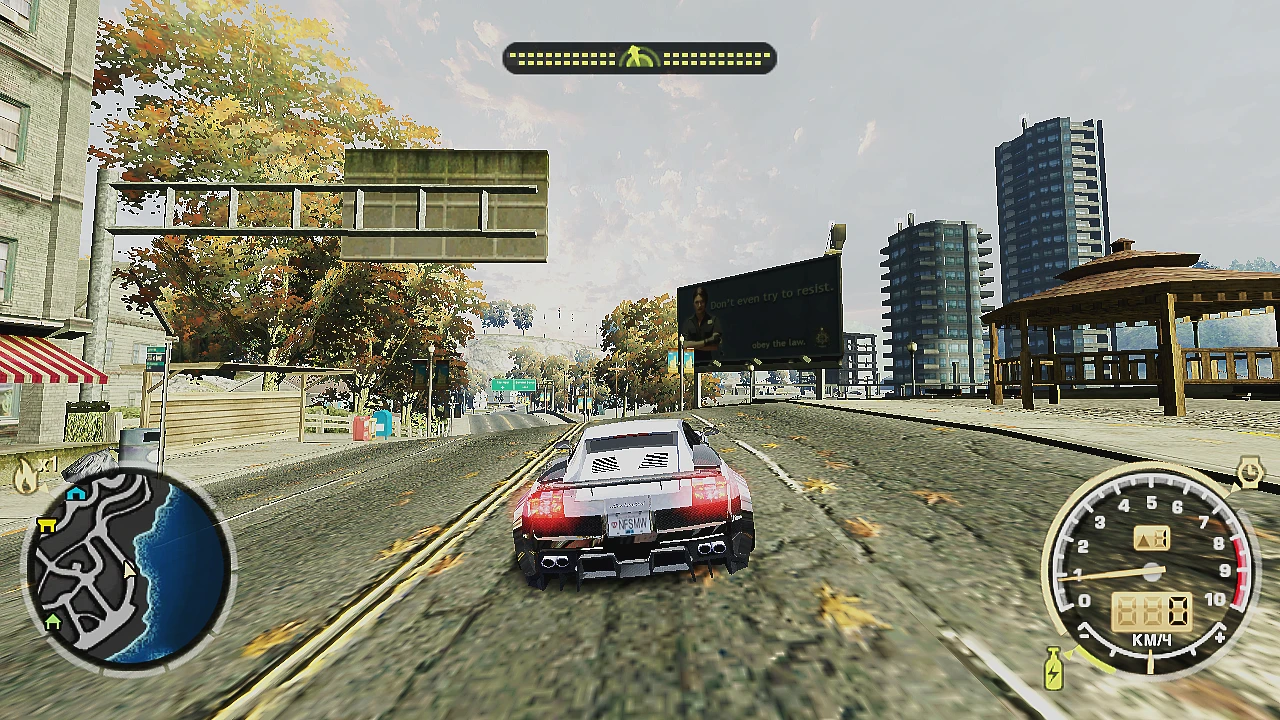Select the nitrous bottle icon near the speedometer
The image size is (1280, 720).
[x=1054, y=666]
